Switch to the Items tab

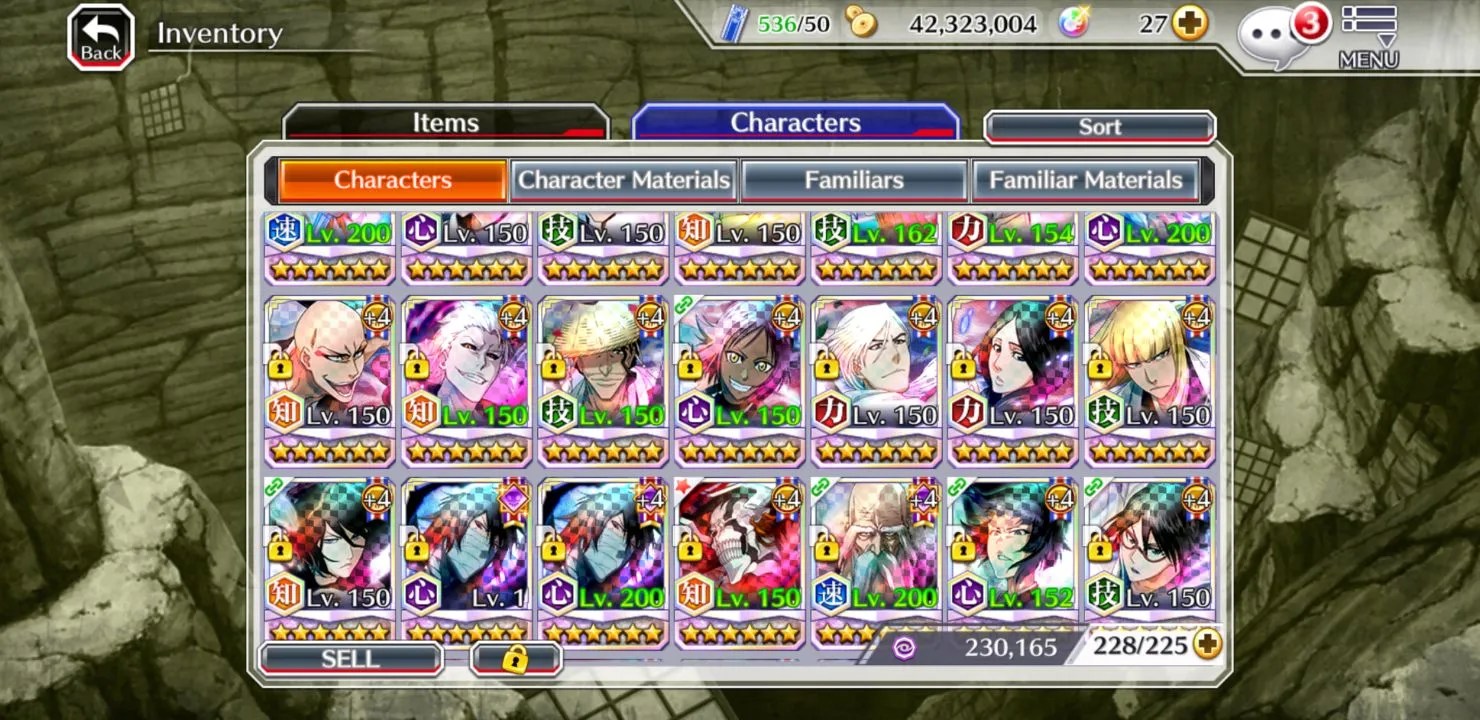(x=446, y=123)
